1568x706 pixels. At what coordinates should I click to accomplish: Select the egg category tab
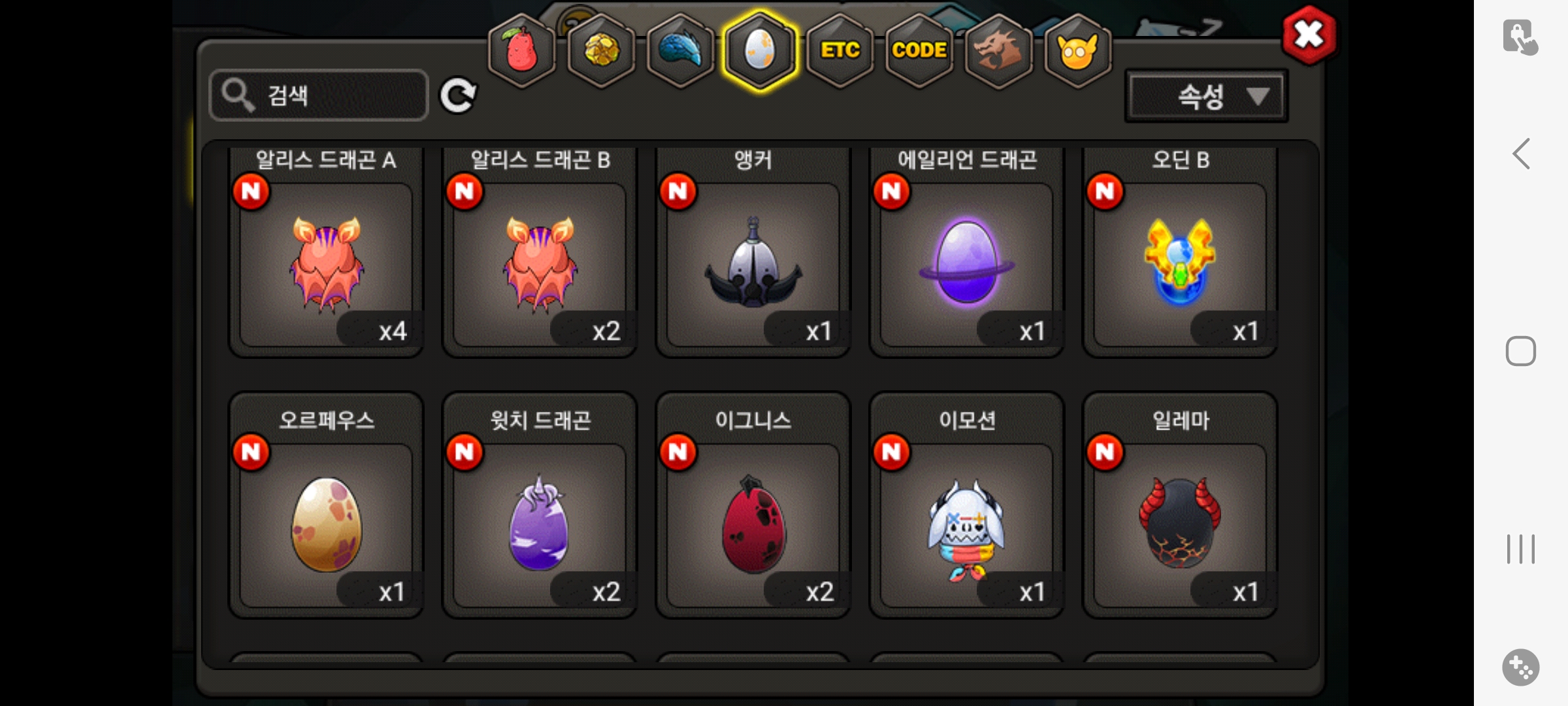tap(759, 51)
